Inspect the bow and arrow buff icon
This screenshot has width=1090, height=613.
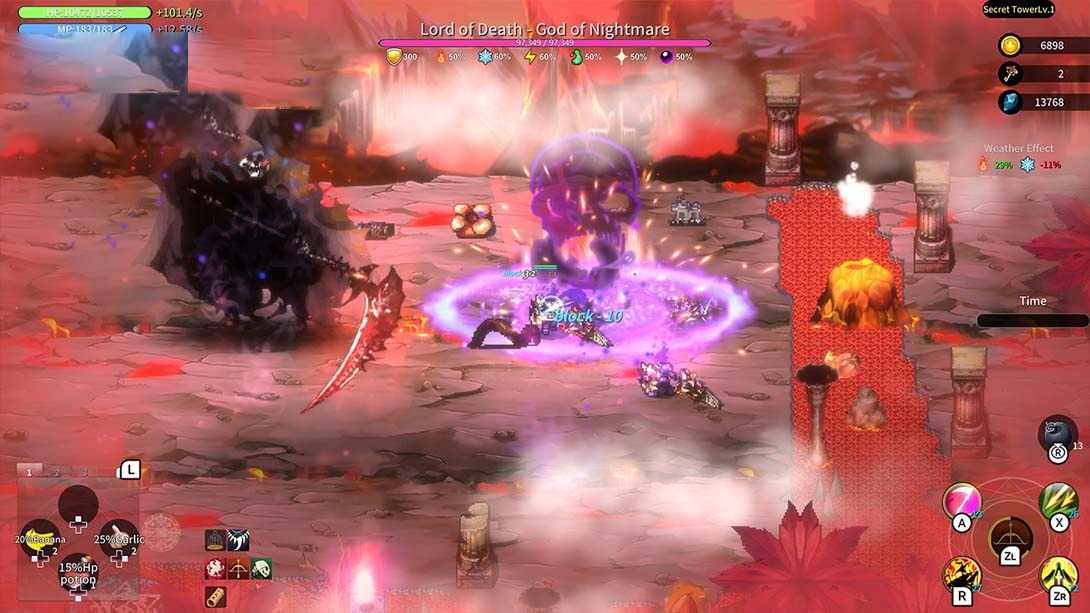[x=238, y=569]
